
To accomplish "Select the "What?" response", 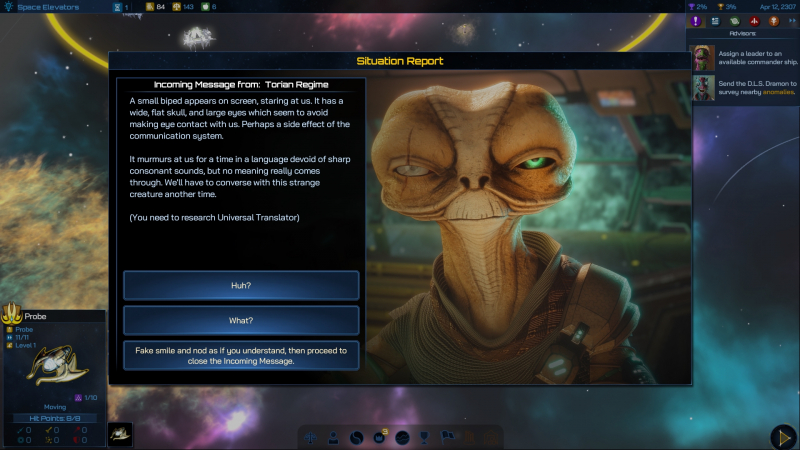I will pos(241,320).
